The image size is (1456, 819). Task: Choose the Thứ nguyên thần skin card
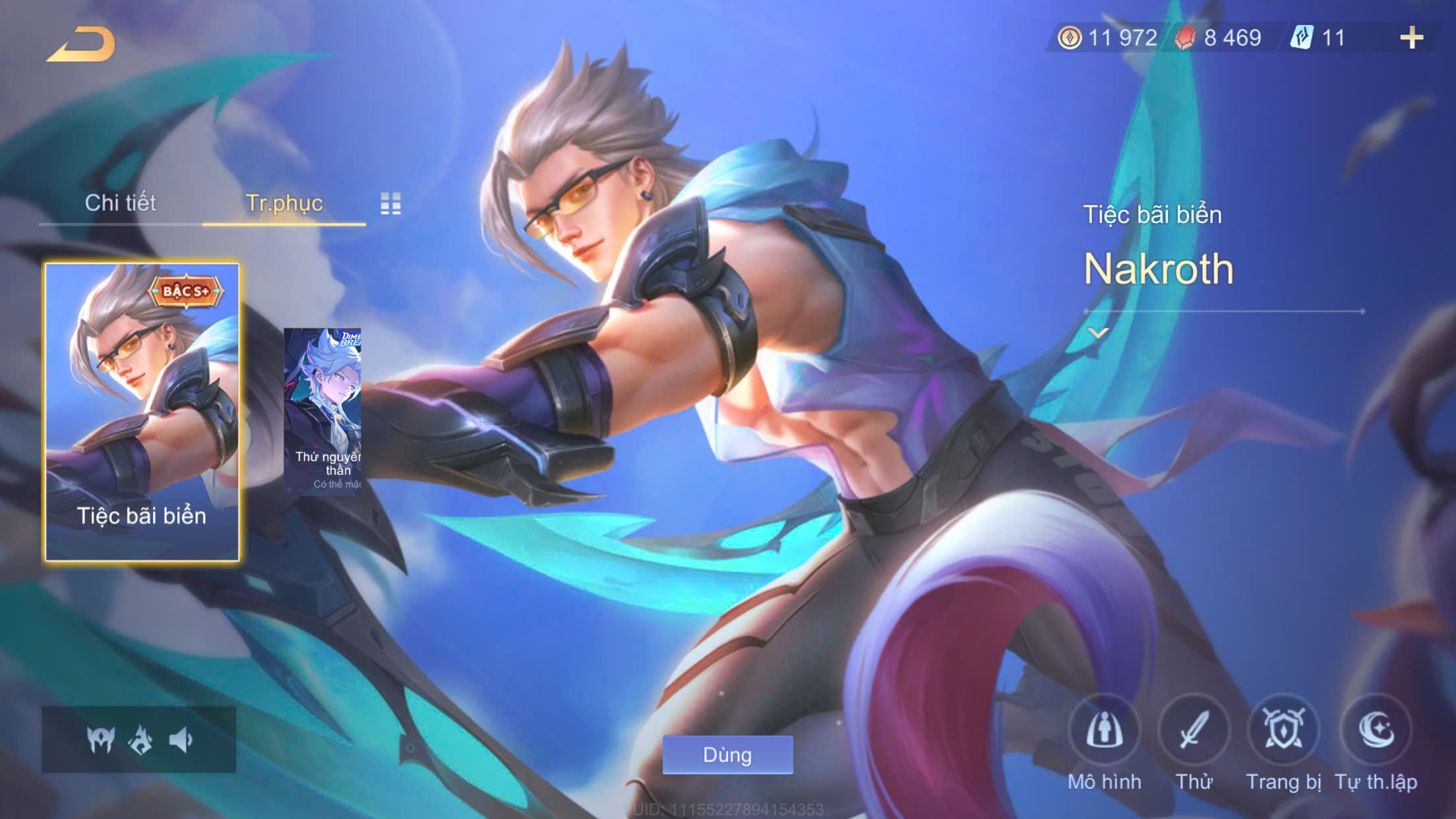pyautogui.click(x=322, y=411)
